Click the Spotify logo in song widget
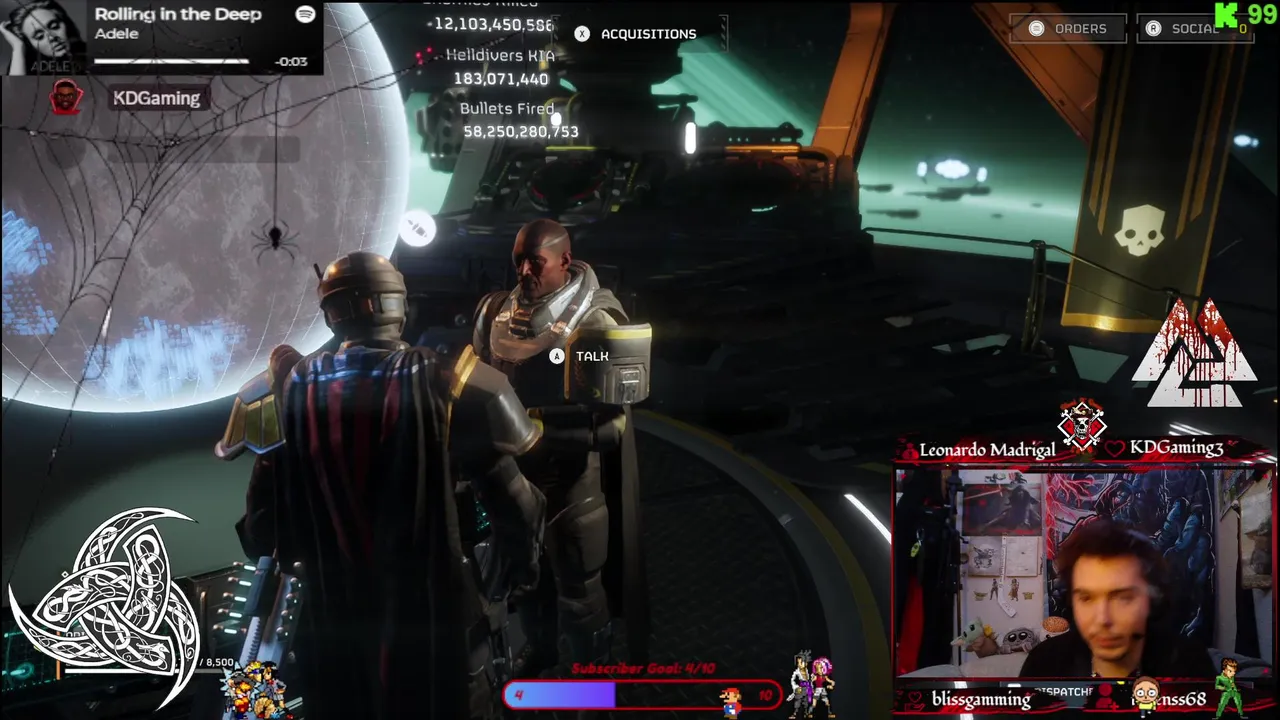 pos(305,14)
